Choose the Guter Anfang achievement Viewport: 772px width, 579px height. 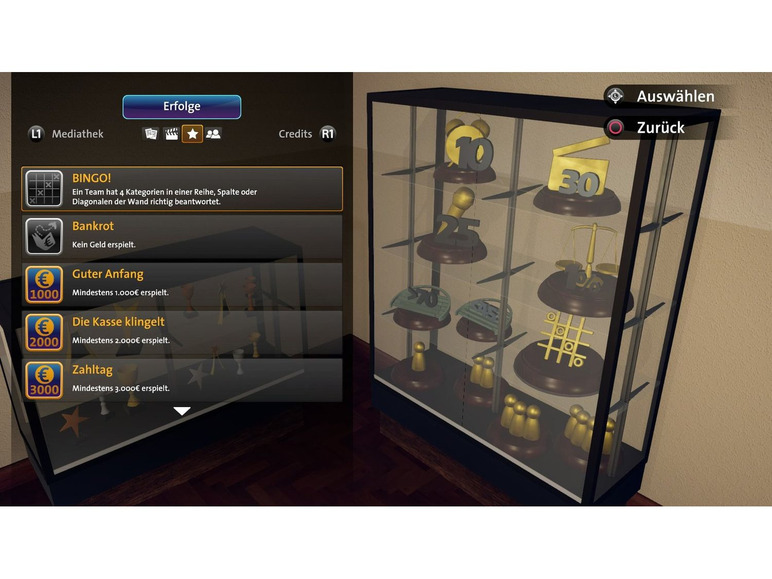coord(182,283)
